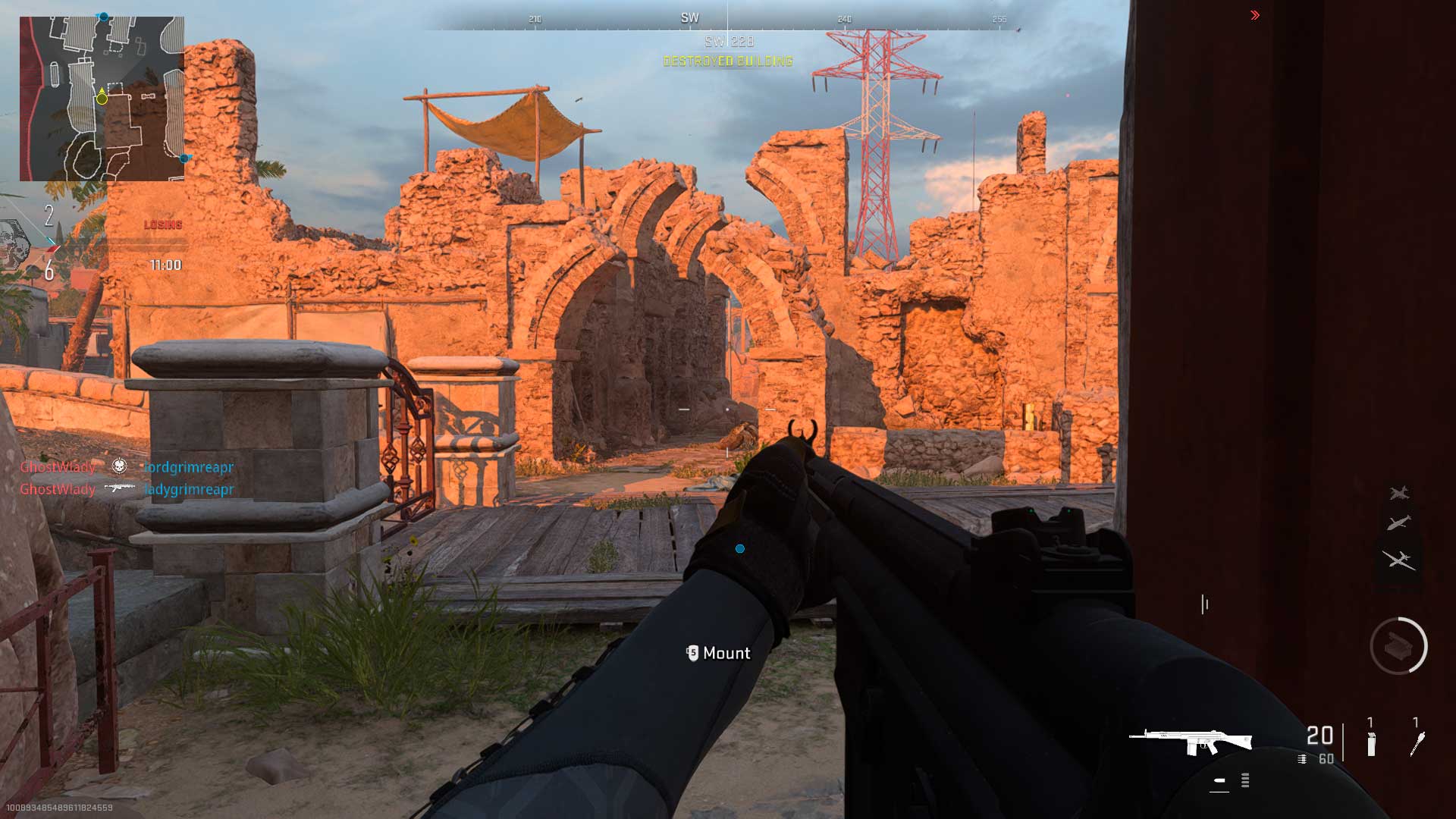Expand the LOSING score banner
Screen dimensions: 1456x819
pyautogui.click(x=162, y=224)
